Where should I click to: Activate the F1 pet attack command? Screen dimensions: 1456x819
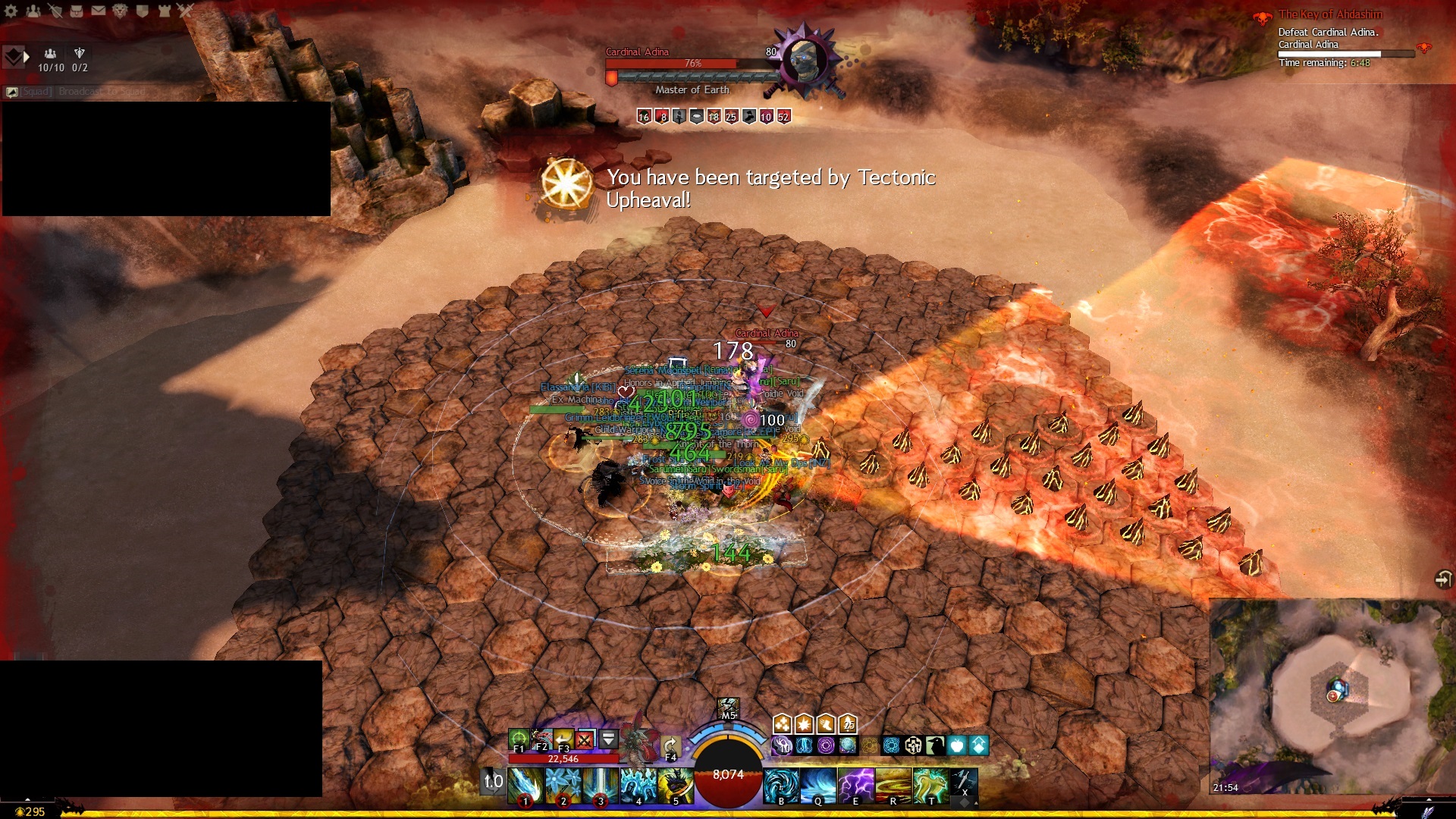(519, 738)
